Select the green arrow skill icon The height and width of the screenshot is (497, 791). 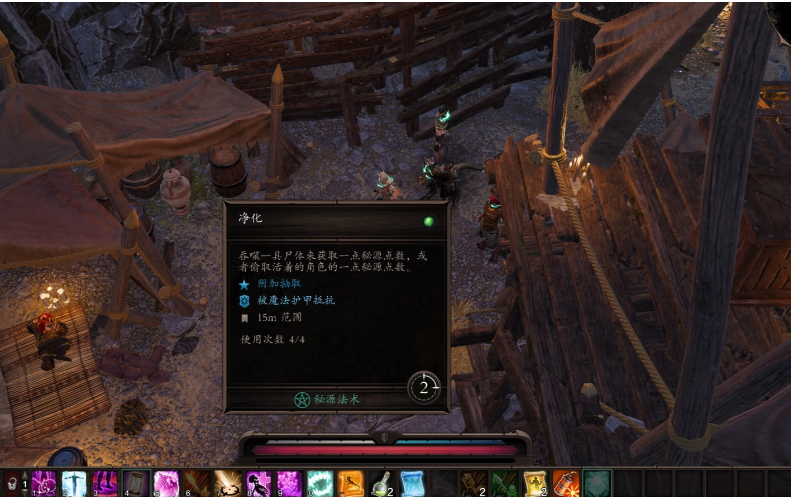(x=504, y=483)
